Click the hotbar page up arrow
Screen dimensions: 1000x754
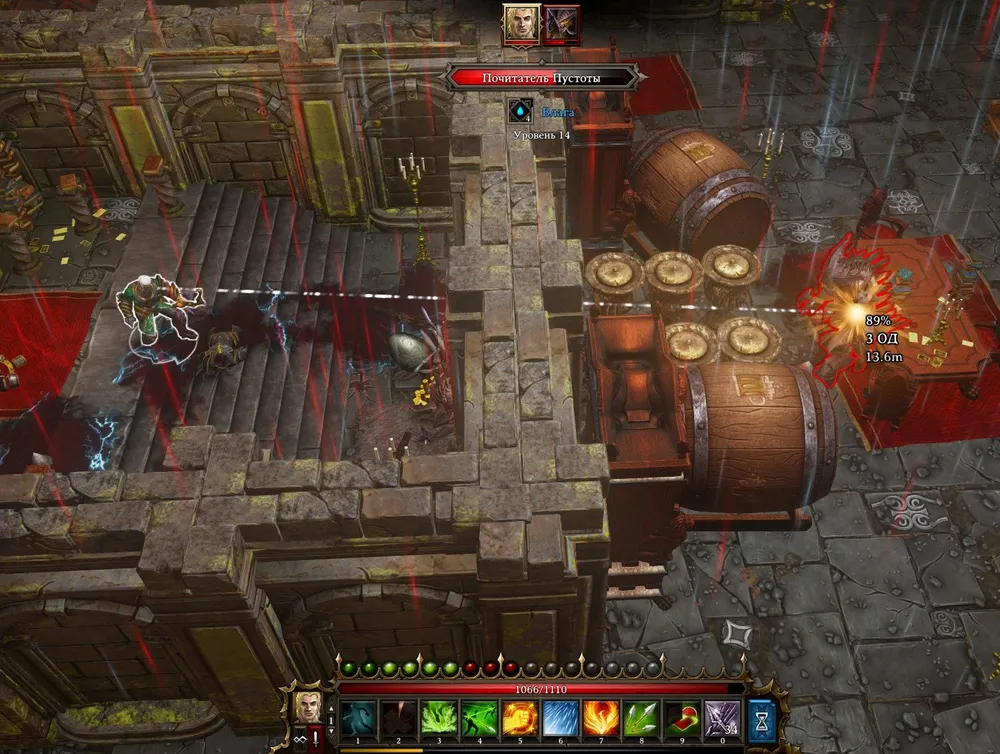(332, 707)
